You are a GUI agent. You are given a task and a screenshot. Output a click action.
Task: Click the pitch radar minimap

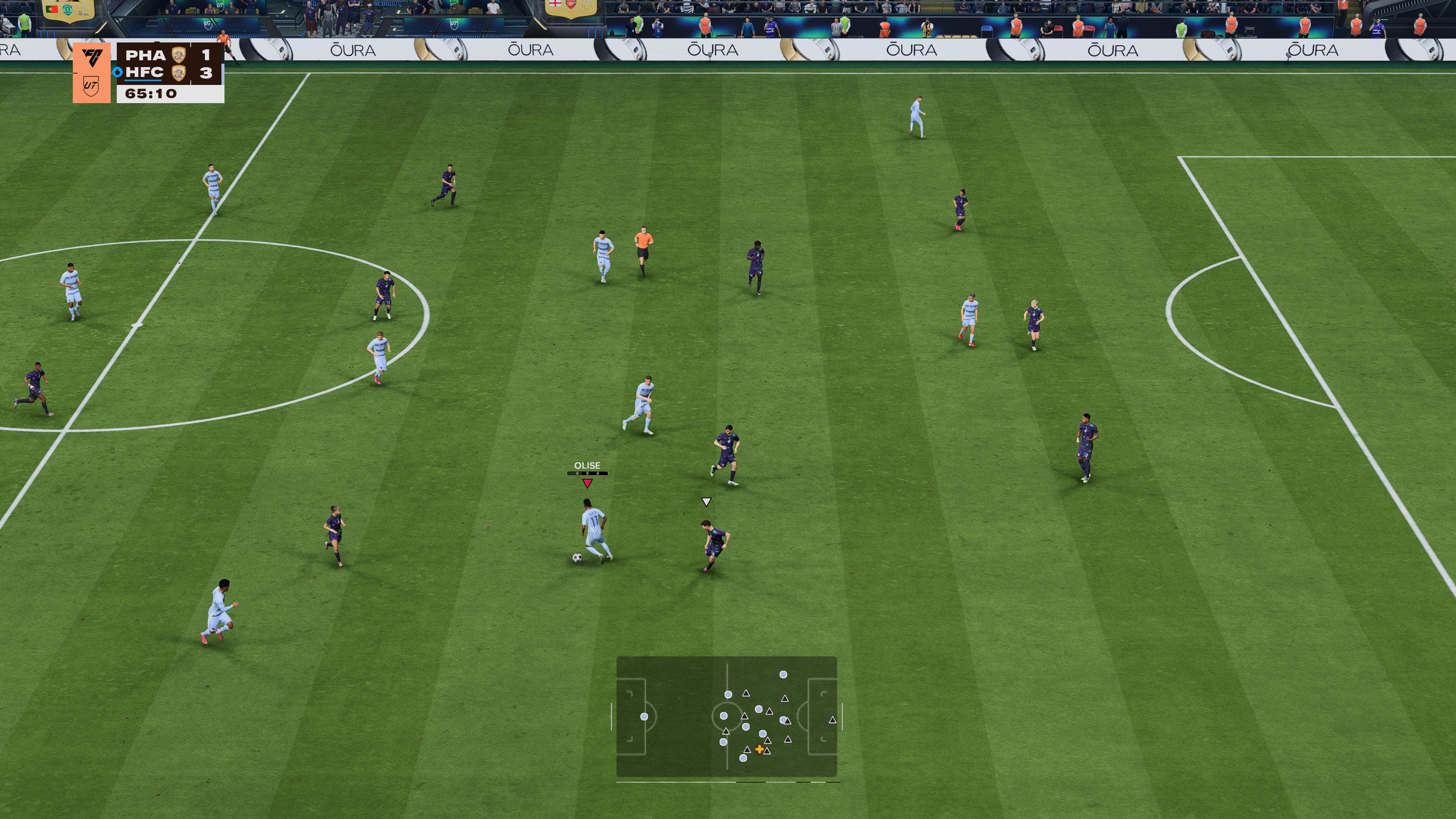726,716
